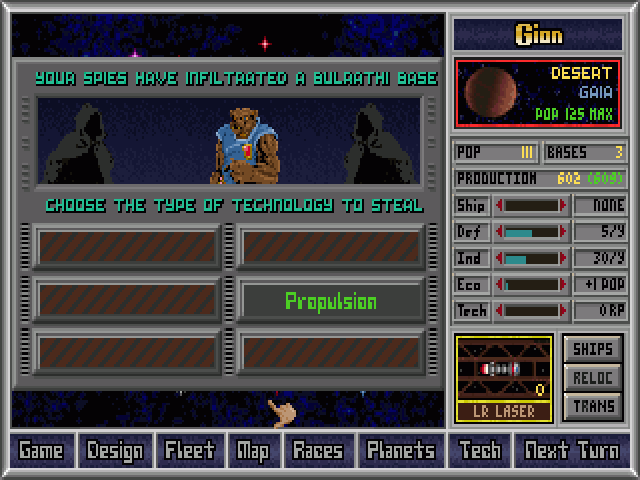Open the Game menu
Viewport: 640px width, 480px height.
coord(41,450)
